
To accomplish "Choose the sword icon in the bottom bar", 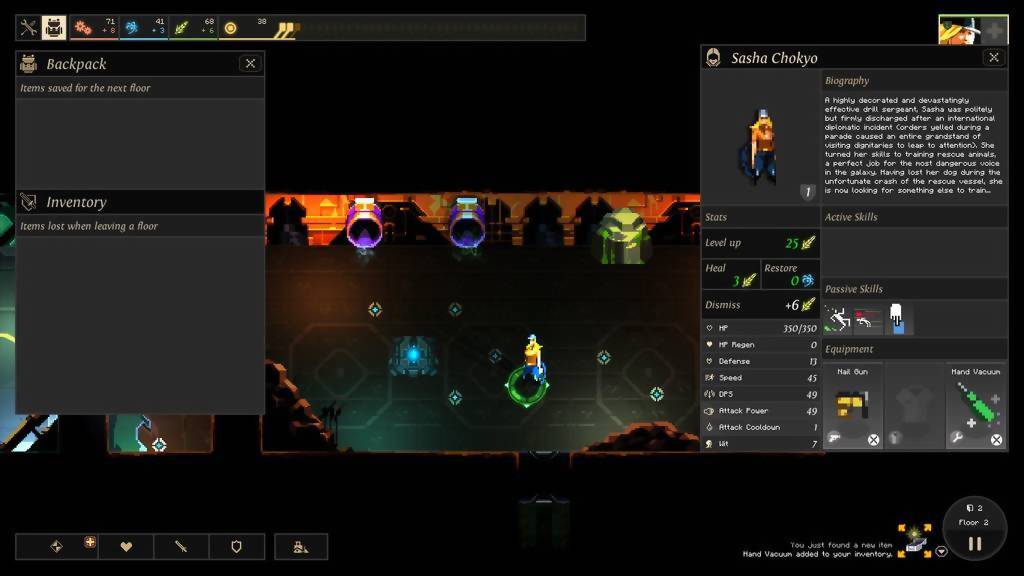I will point(181,547).
